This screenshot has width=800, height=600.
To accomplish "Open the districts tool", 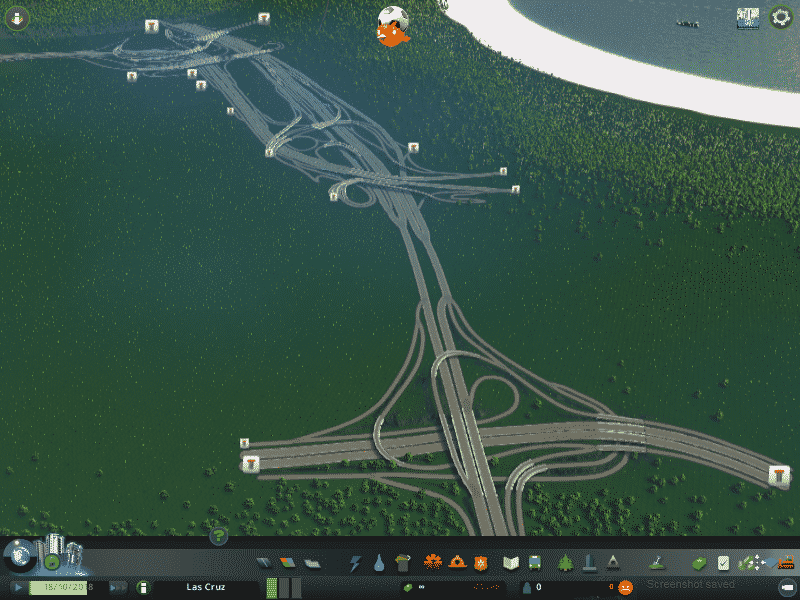I will click(311, 563).
